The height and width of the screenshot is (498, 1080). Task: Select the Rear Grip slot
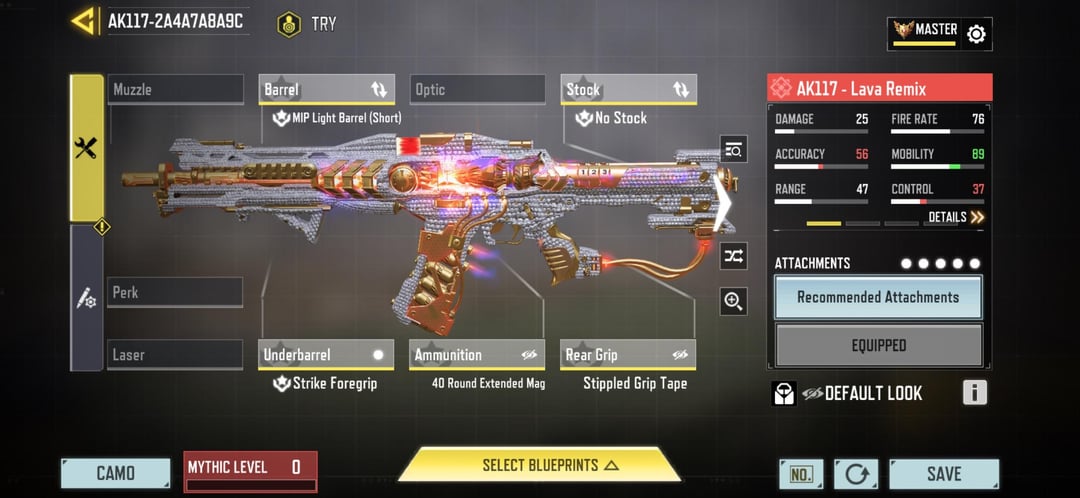click(628, 354)
